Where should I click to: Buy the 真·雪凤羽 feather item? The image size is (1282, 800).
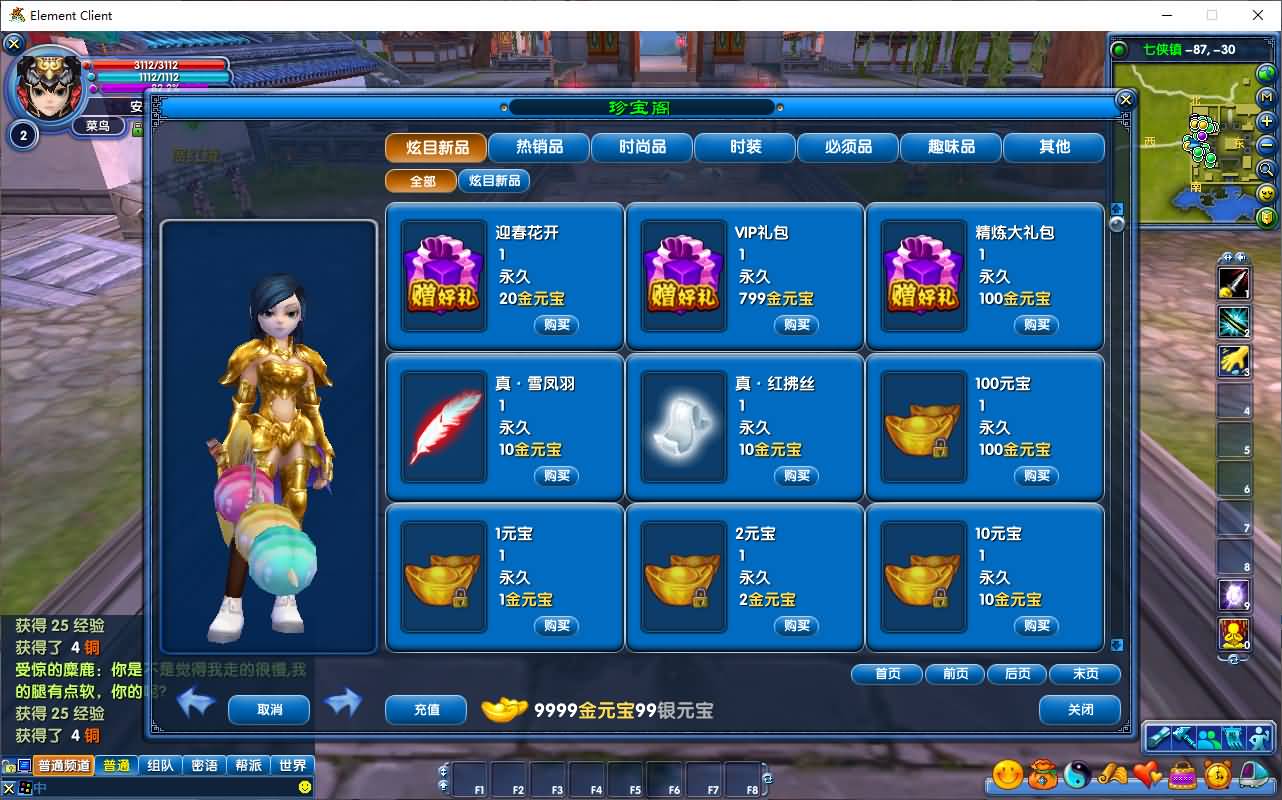tap(556, 476)
